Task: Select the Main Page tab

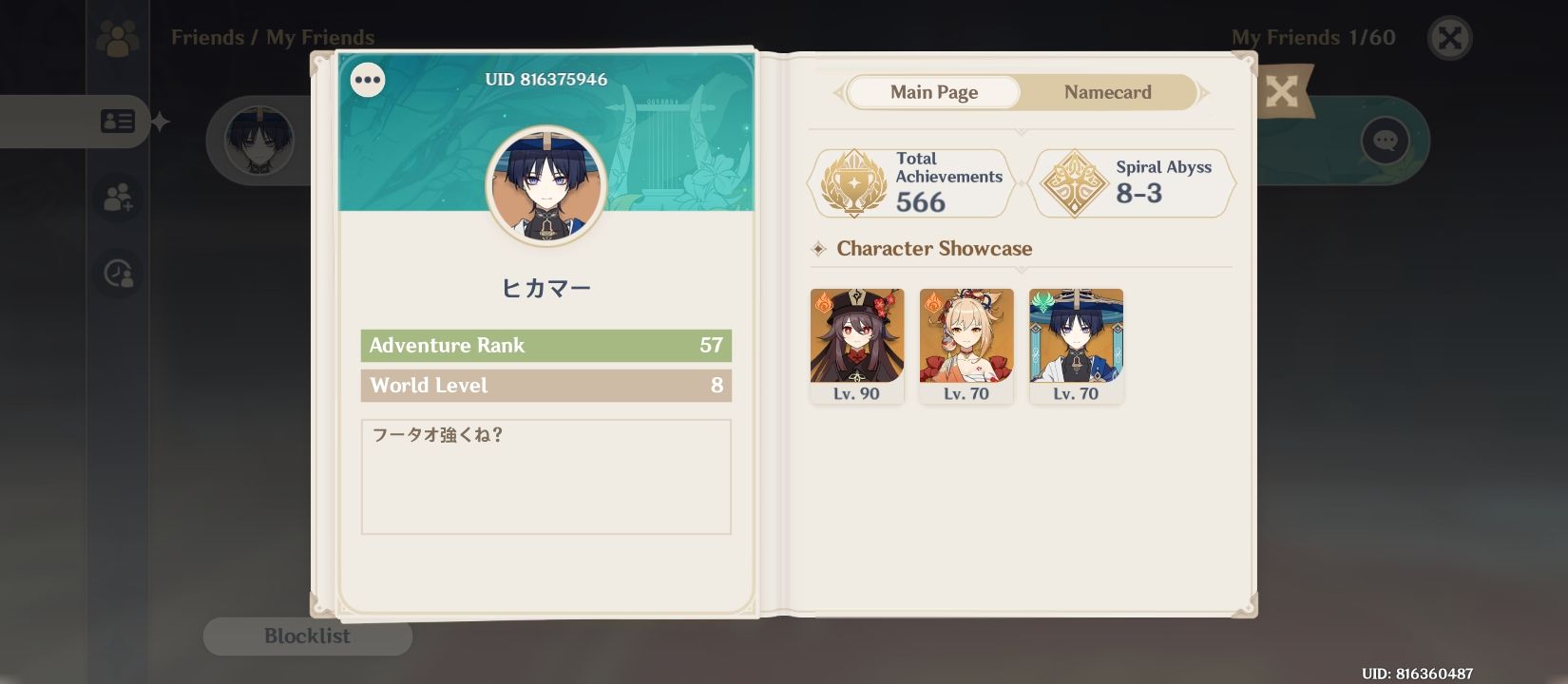Action: pos(933,92)
